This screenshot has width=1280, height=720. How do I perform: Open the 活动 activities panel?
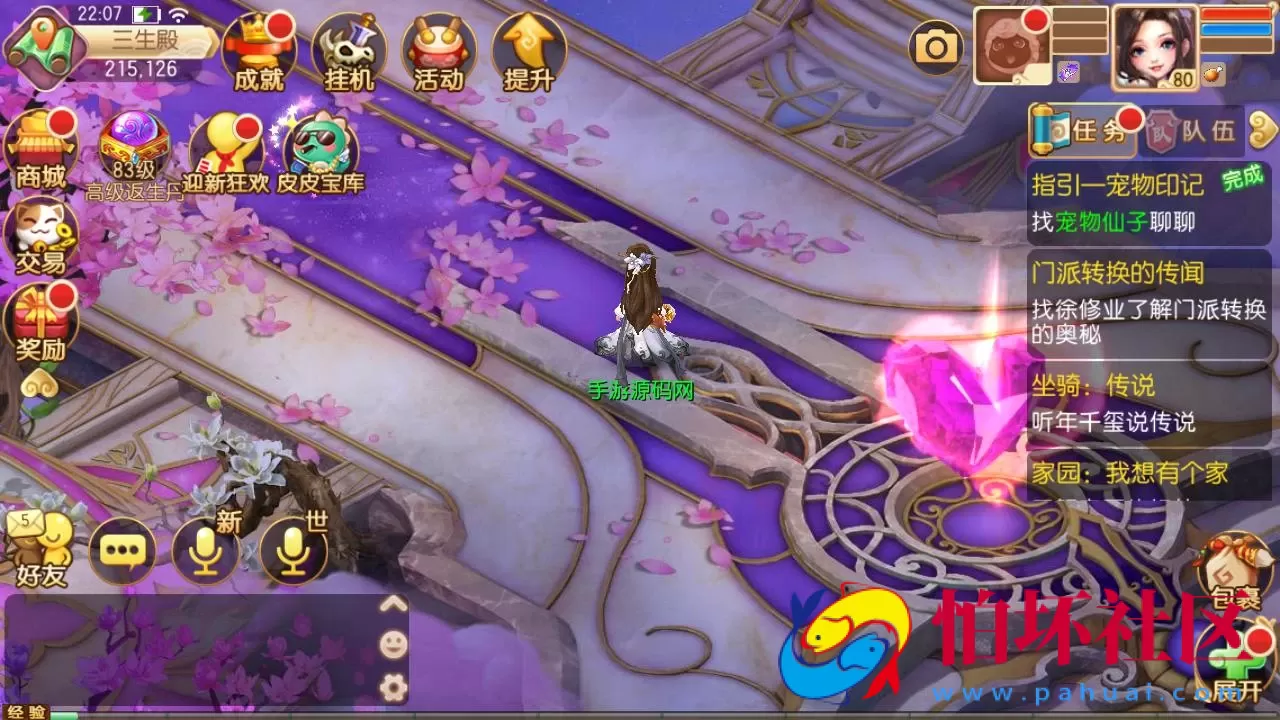pos(440,50)
